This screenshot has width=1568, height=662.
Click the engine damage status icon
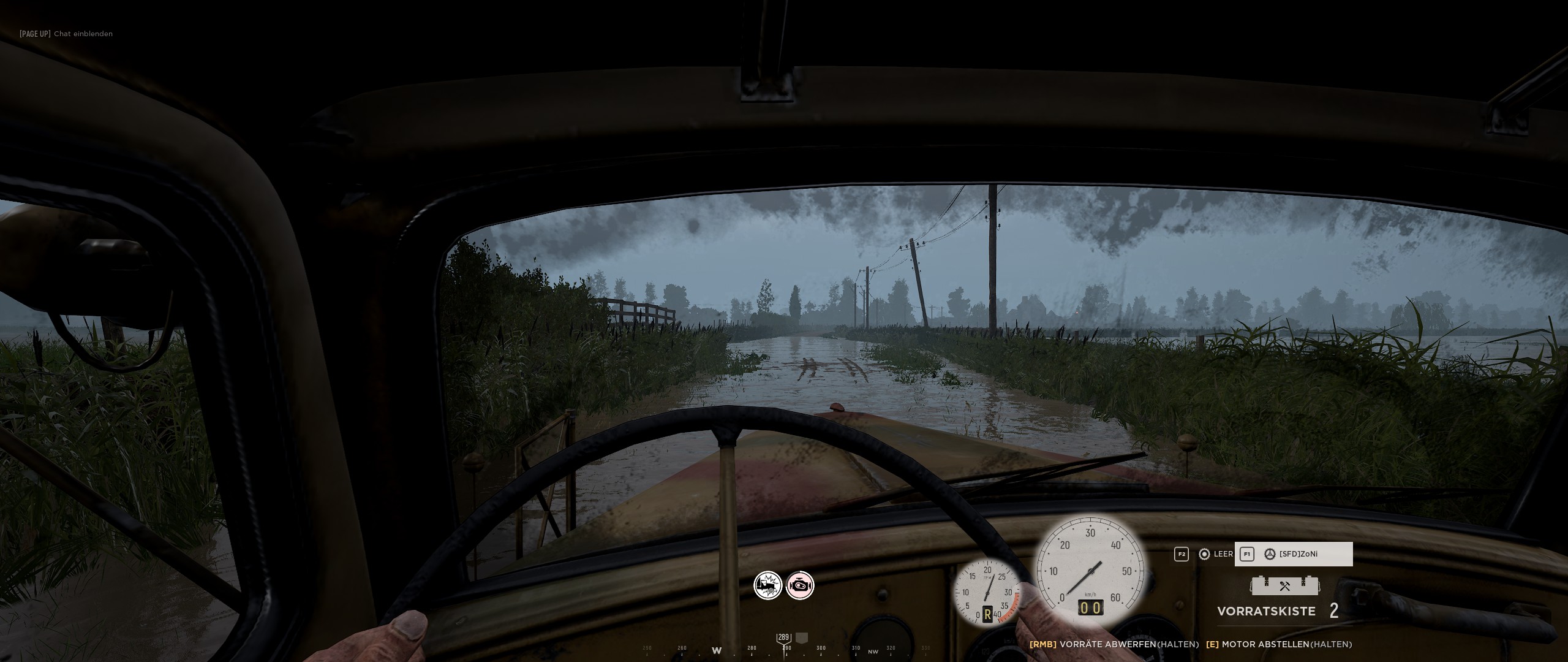coord(800,586)
